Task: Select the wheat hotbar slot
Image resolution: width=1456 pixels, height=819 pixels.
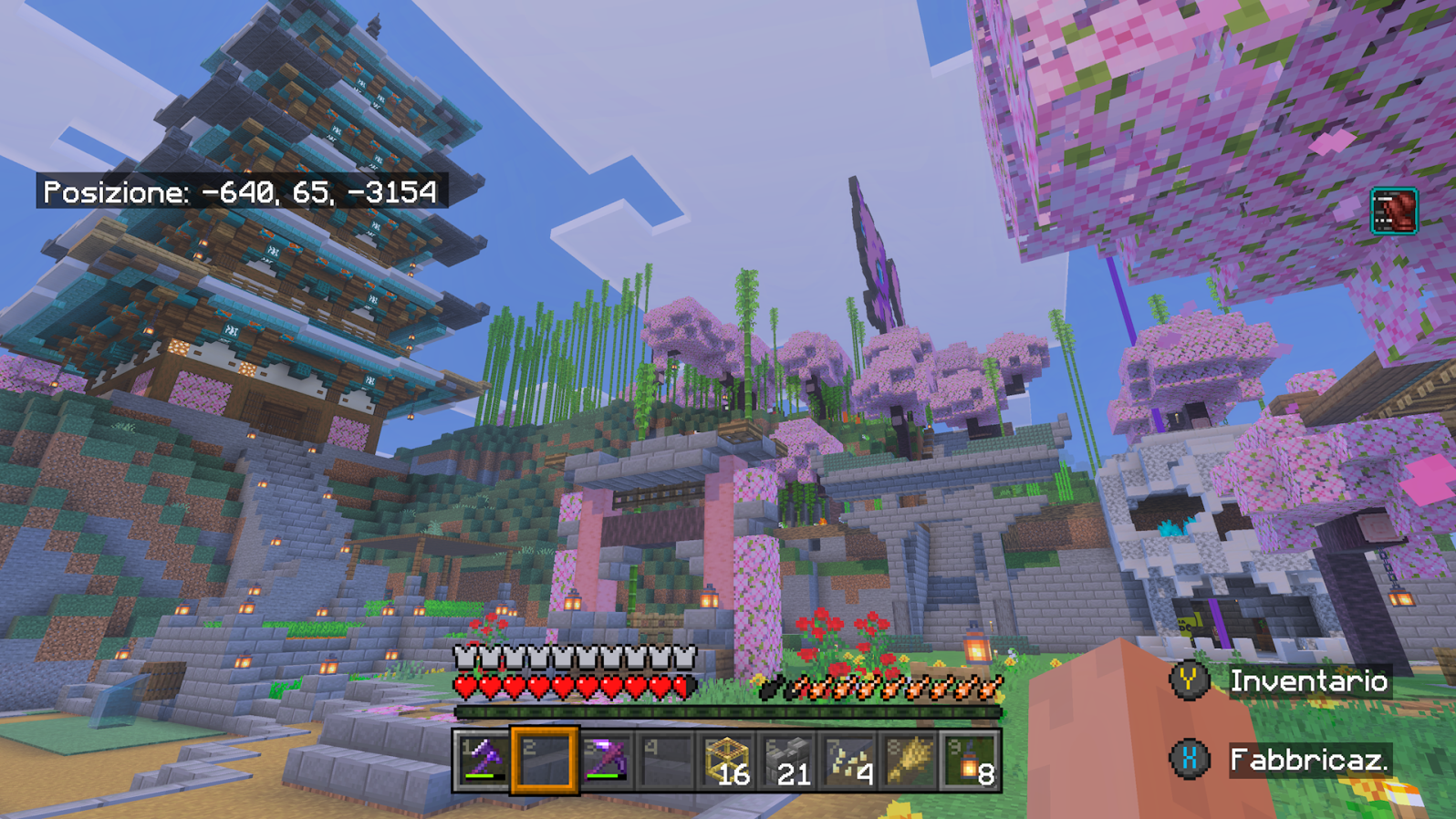Action: (x=910, y=760)
